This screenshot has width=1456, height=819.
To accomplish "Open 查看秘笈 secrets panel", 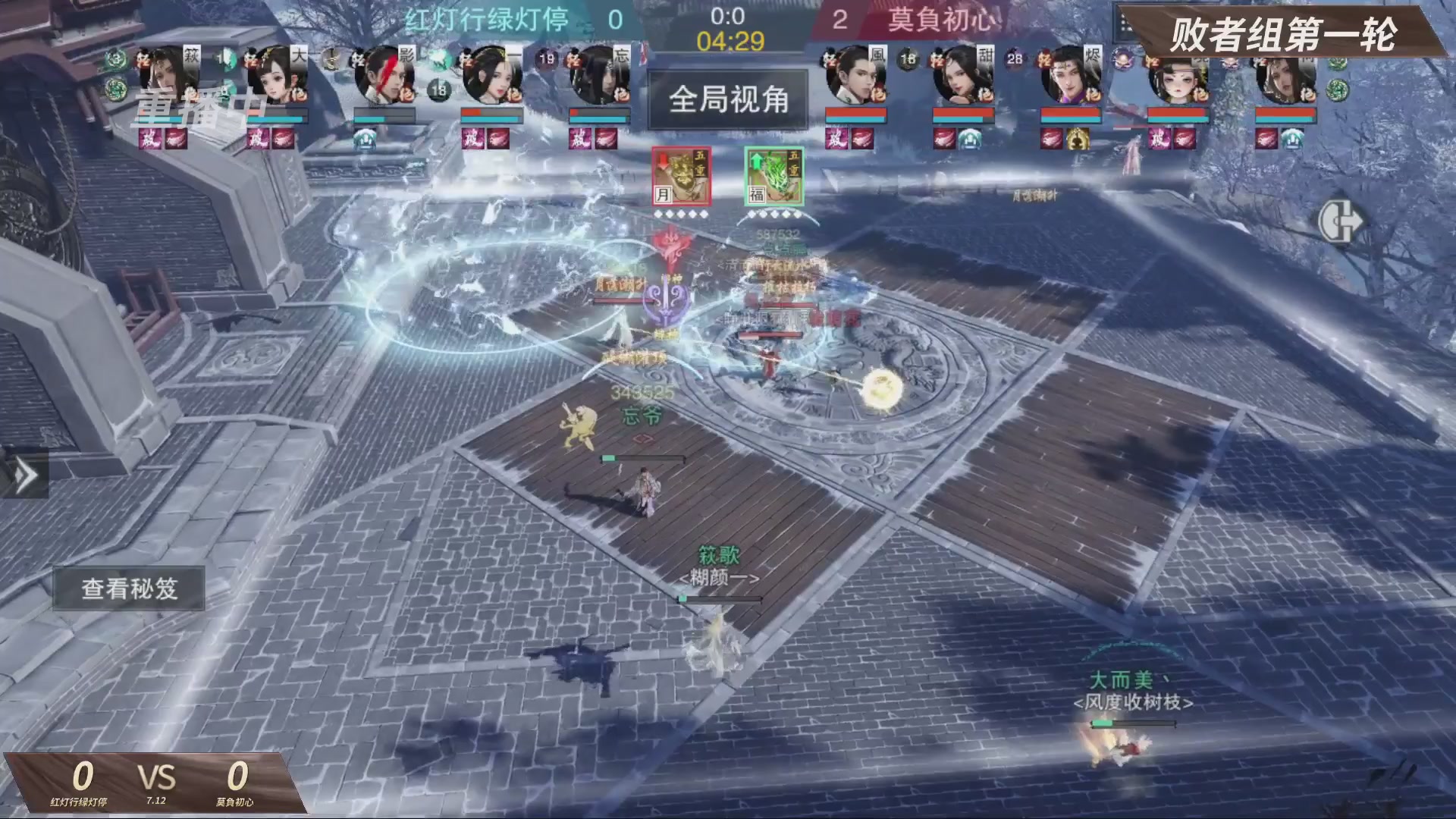I will pos(130,588).
